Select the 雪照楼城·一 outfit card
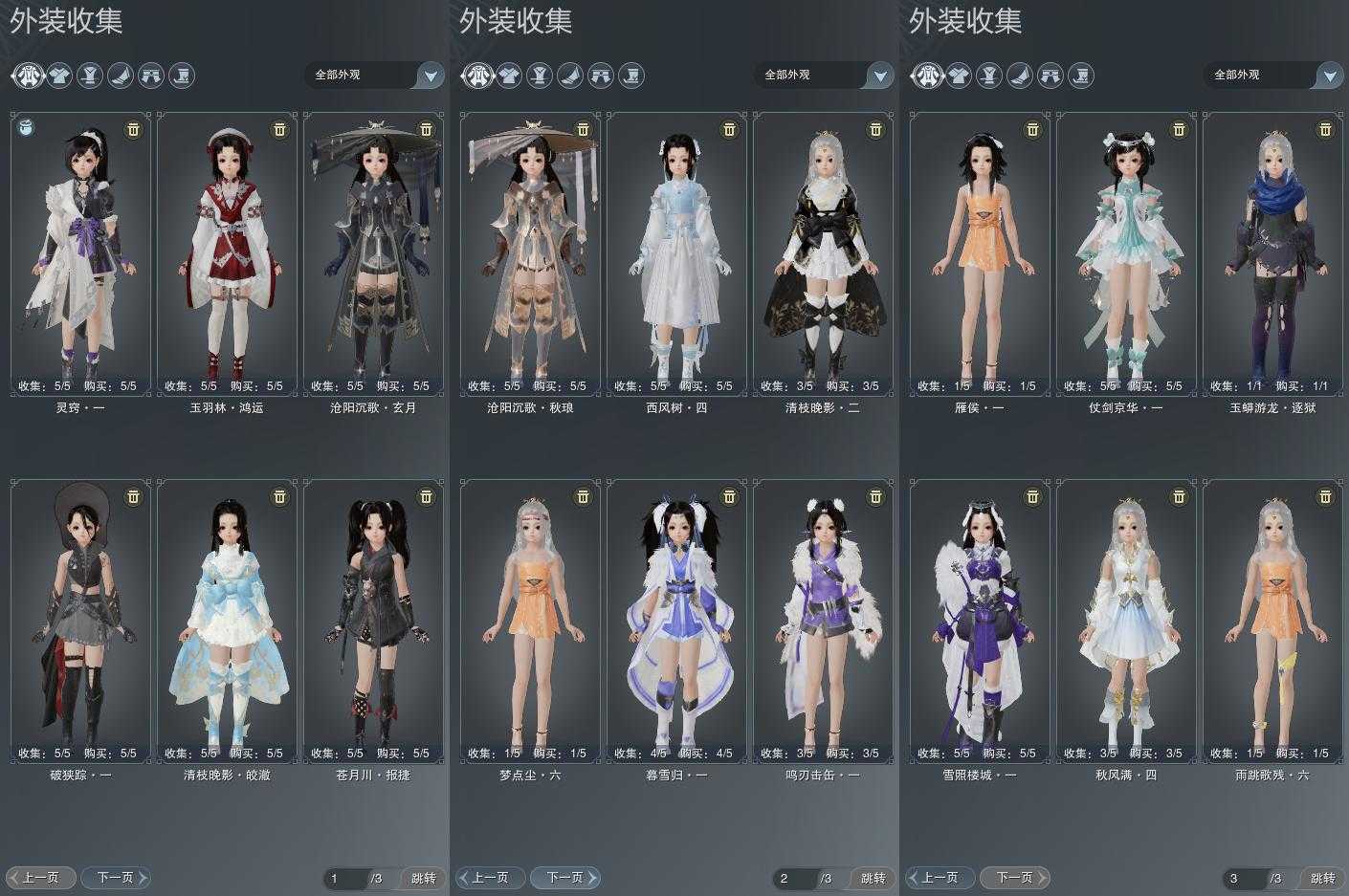The image size is (1349, 896). 980,622
